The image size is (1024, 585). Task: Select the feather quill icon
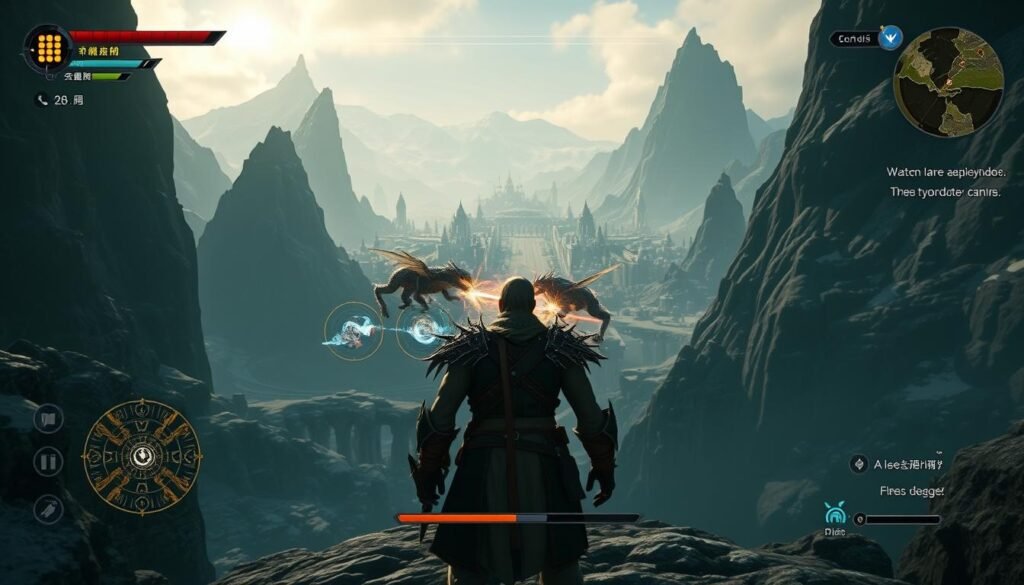48,508
